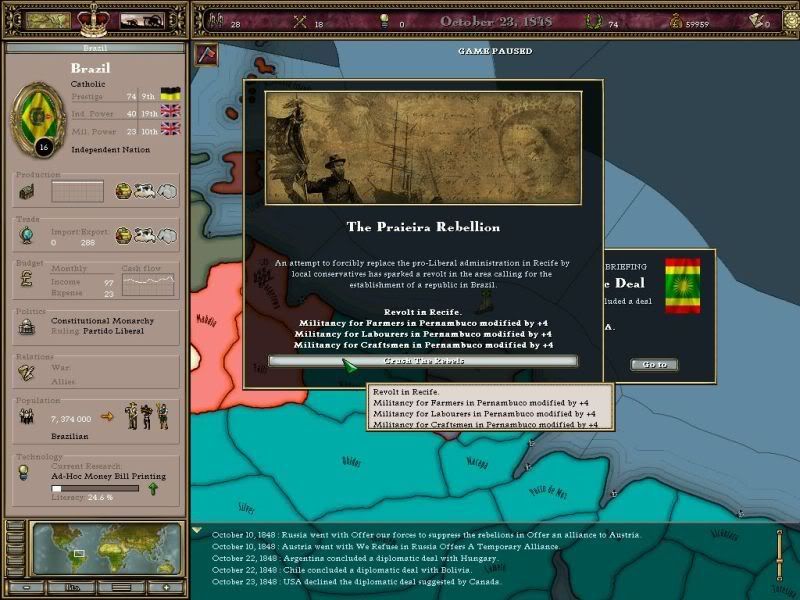
Task: Open the cannon military view button
Action: click(141, 20)
